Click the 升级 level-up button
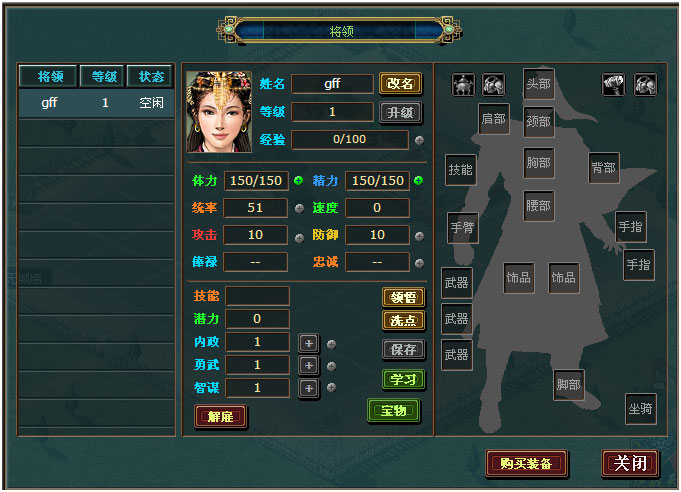Screen dimensions: 681x492 click(x=400, y=112)
